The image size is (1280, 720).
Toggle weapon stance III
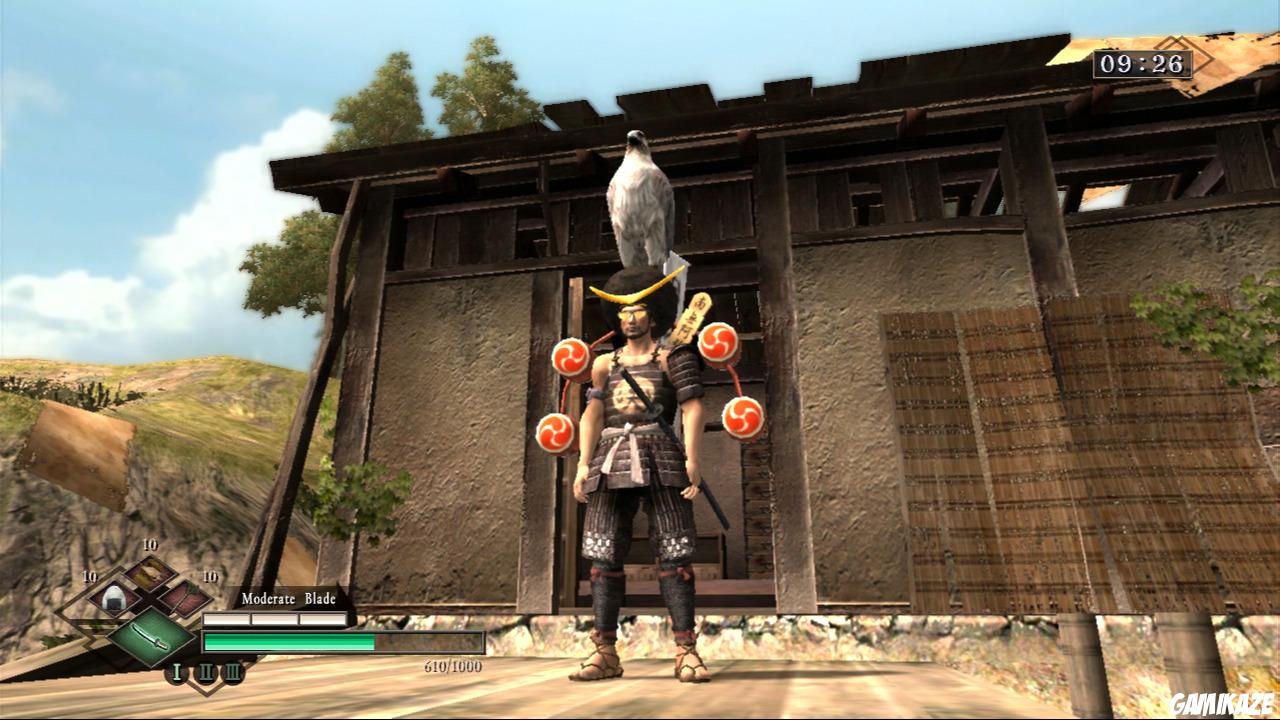click(x=233, y=672)
